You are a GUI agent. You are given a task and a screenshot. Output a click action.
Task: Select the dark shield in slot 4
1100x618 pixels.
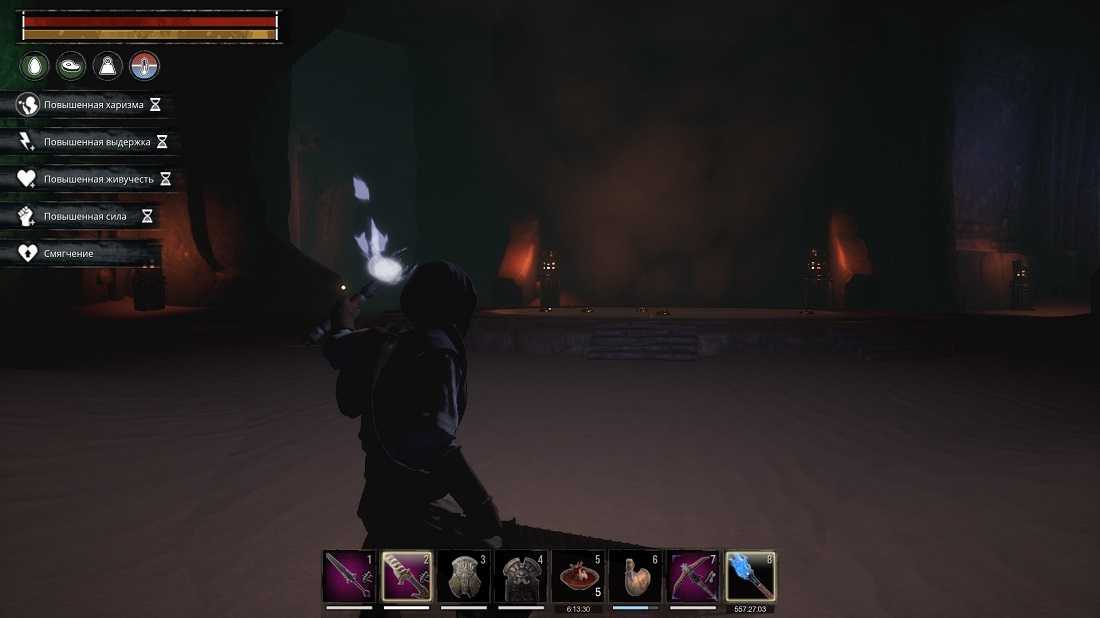(x=521, y=577)
